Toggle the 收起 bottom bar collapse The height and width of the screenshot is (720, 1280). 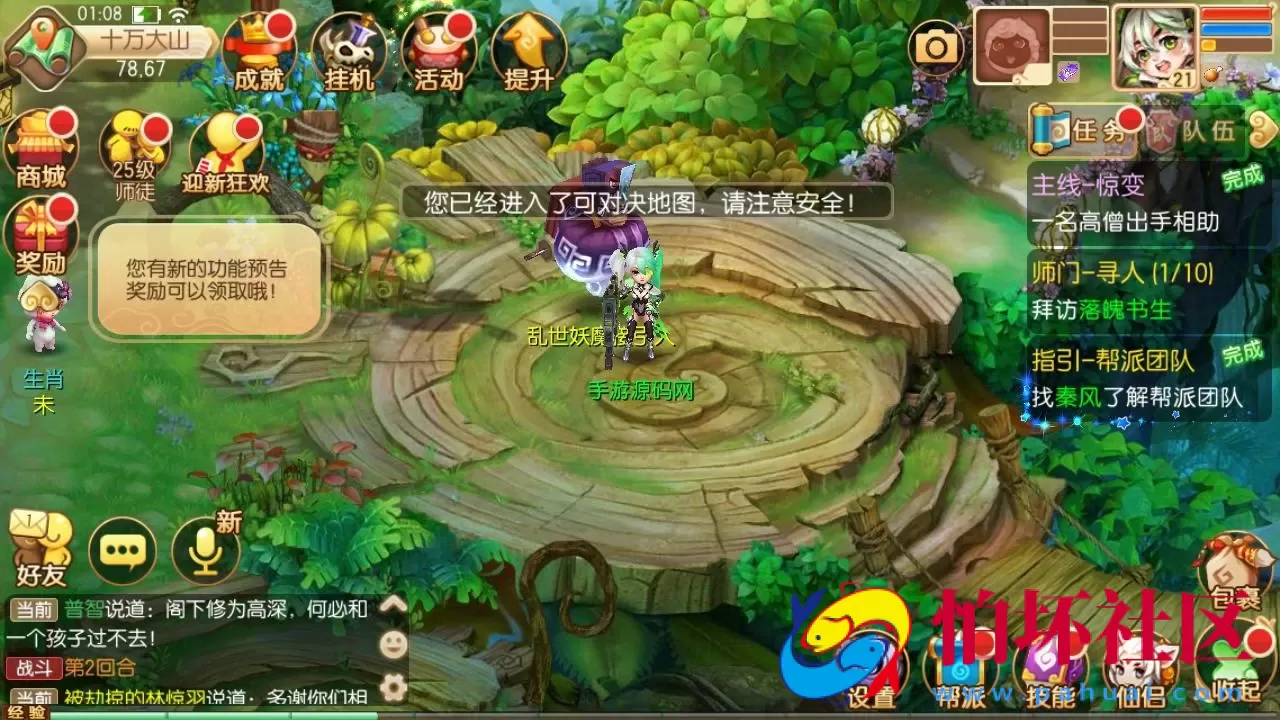point(1233,660)
